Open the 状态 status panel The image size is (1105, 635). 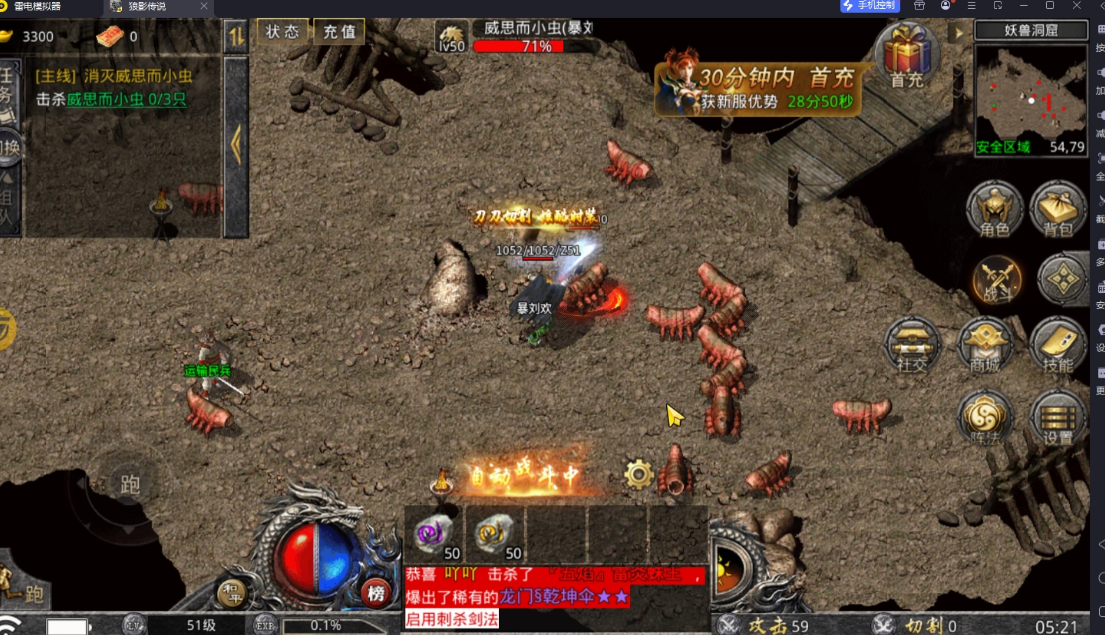[x=282, y=31]
